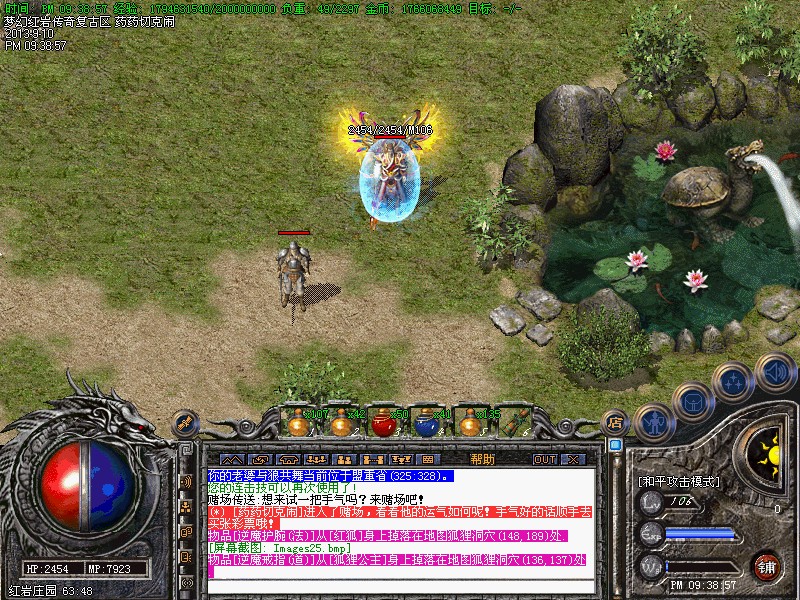This screenshot has height=600, width=800.
Task: Open the skills icon with four stars
Action: pyautogui.click(x=735, y=381)
